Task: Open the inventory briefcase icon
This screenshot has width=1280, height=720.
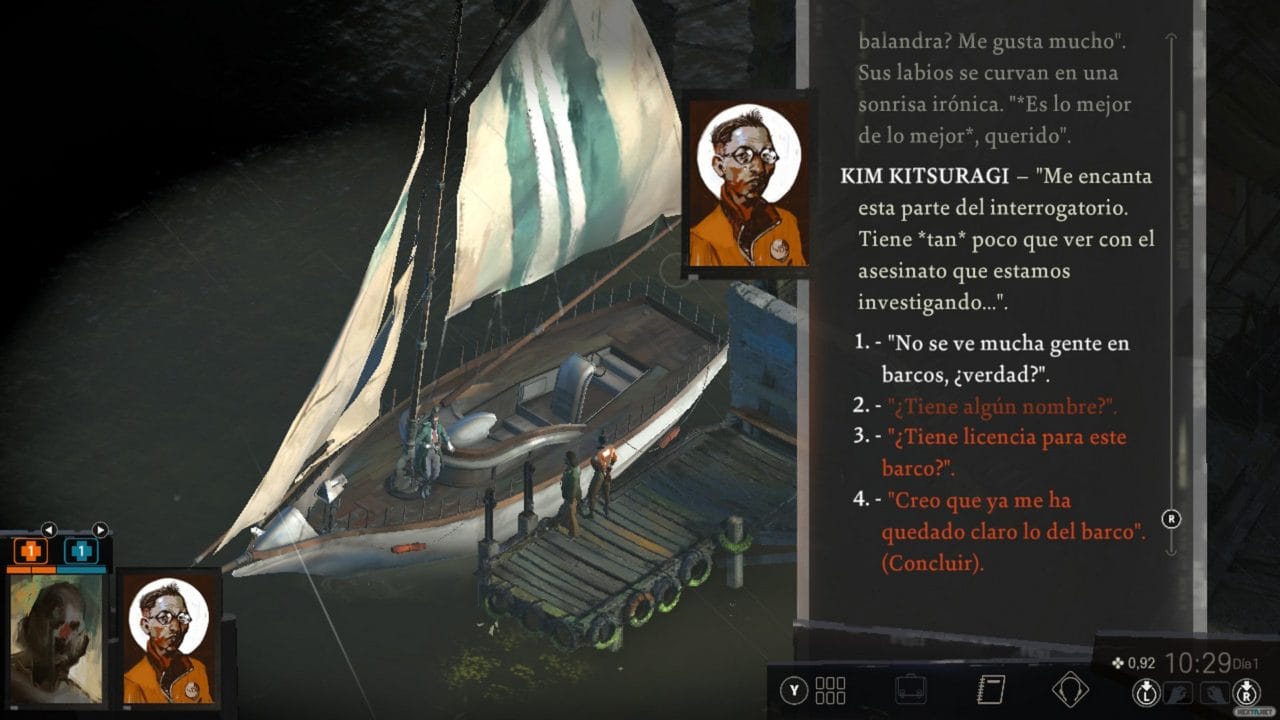Action: (910, 688)
